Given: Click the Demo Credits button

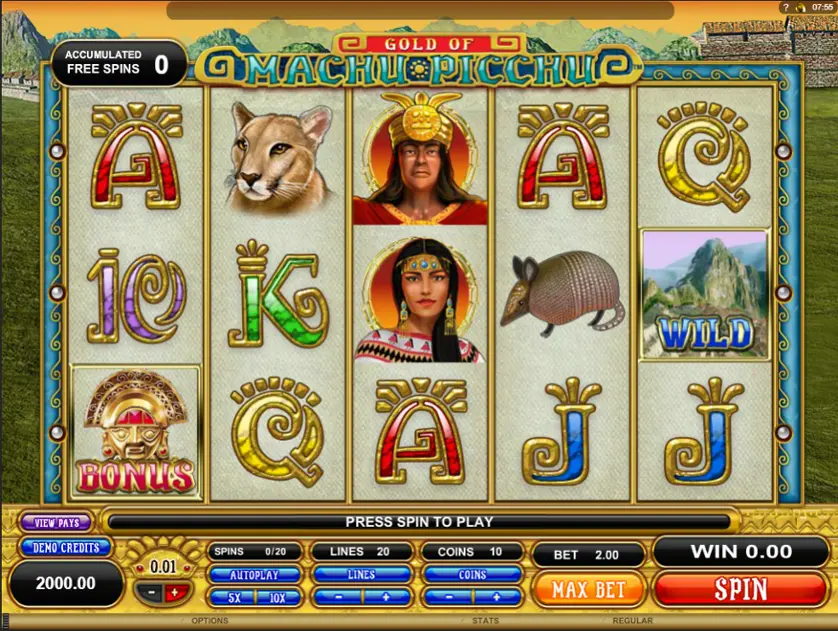Looking at the screenshot, I should point(65,548).
